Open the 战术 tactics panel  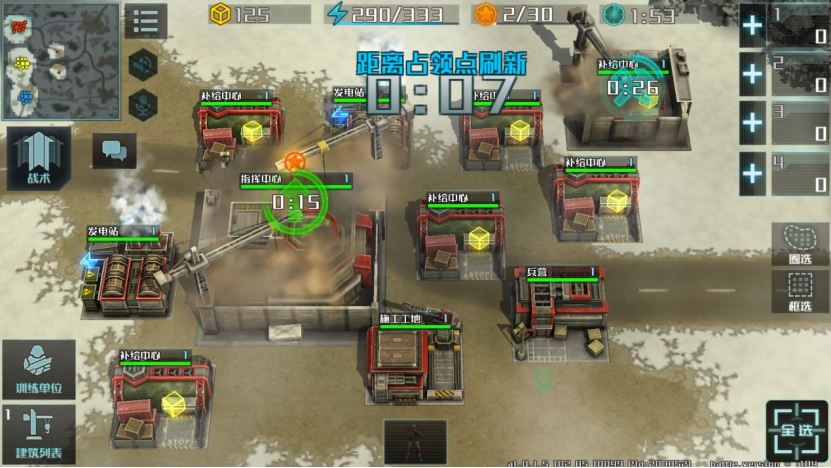tap(39, 159)
